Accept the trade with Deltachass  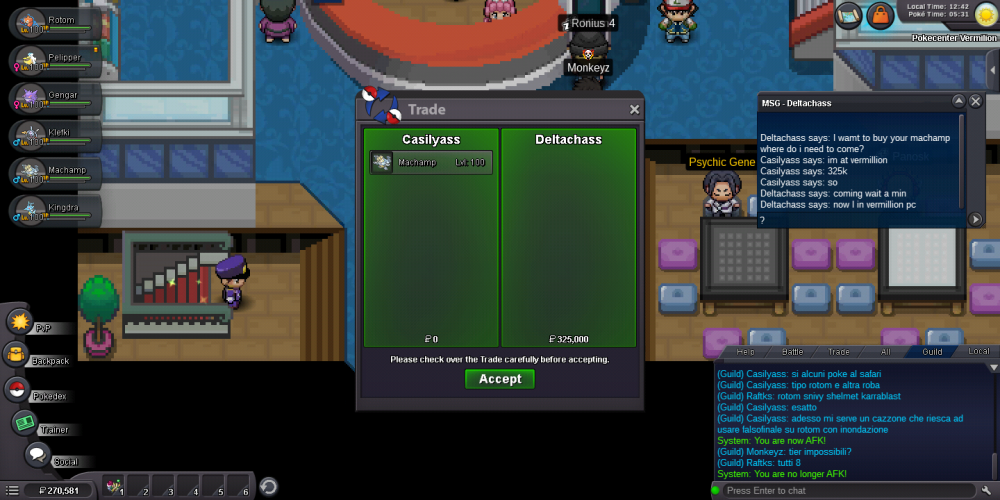point(500,379)
